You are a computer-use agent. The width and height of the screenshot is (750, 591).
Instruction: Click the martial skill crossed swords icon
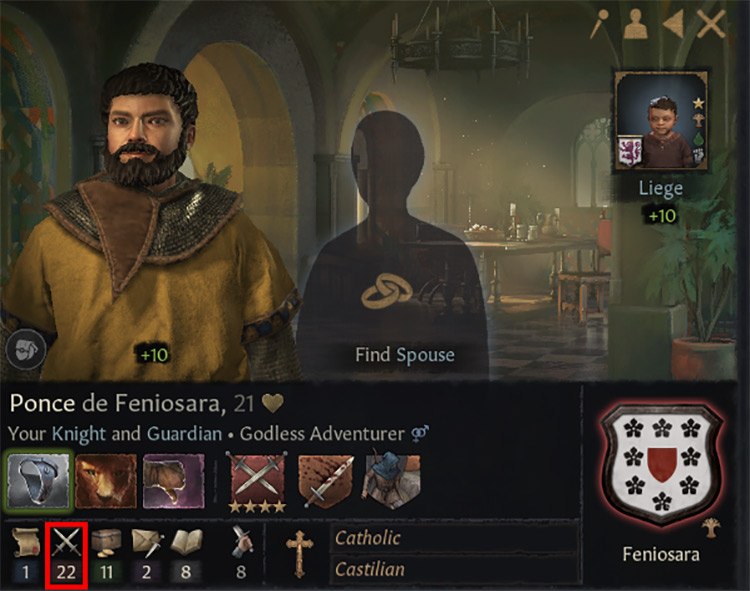[x=66, y=541]
